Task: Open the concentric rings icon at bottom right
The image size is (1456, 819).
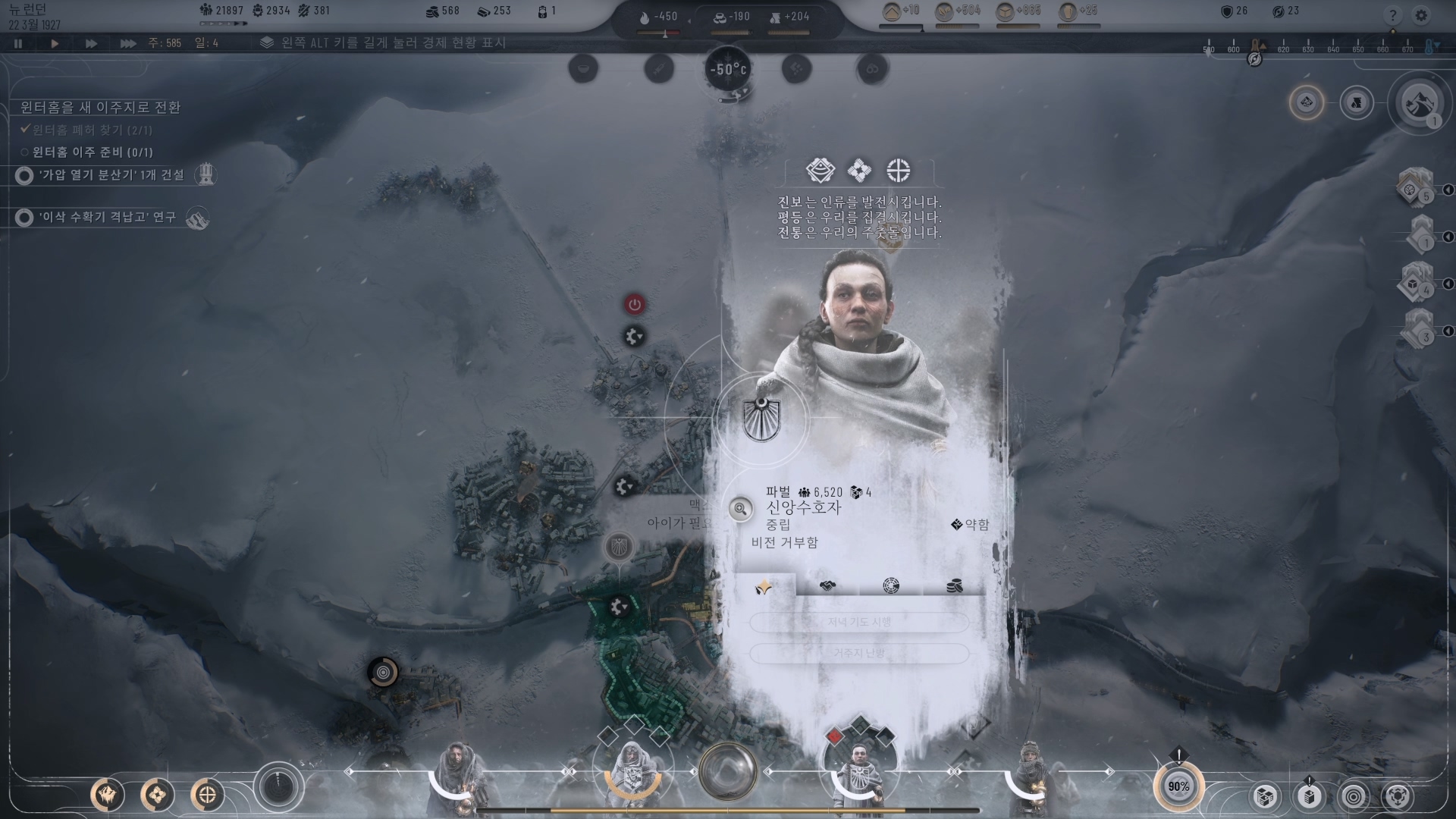Action: tap(1354, 796)
